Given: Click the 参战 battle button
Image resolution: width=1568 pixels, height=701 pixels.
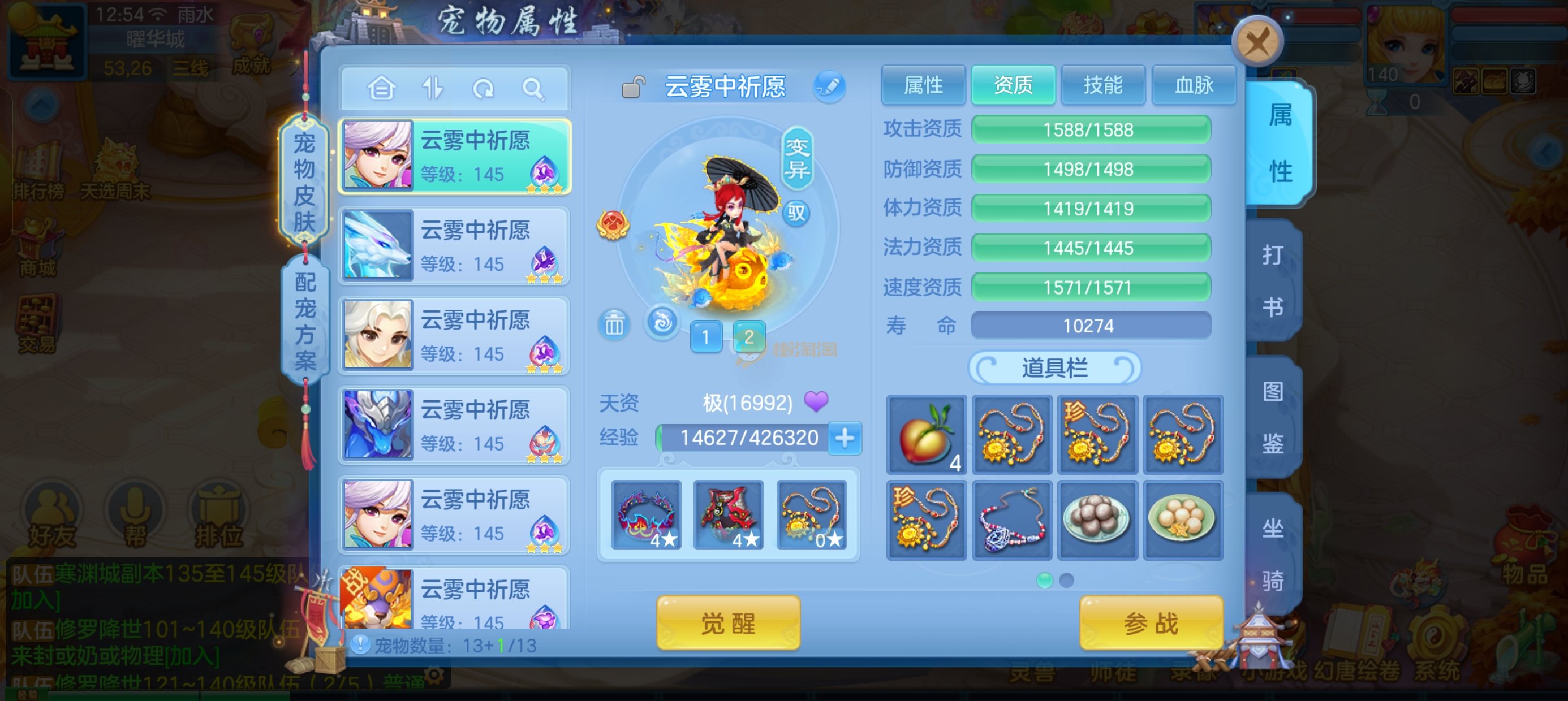Looking at the screenshot, I should [1151, 623].
